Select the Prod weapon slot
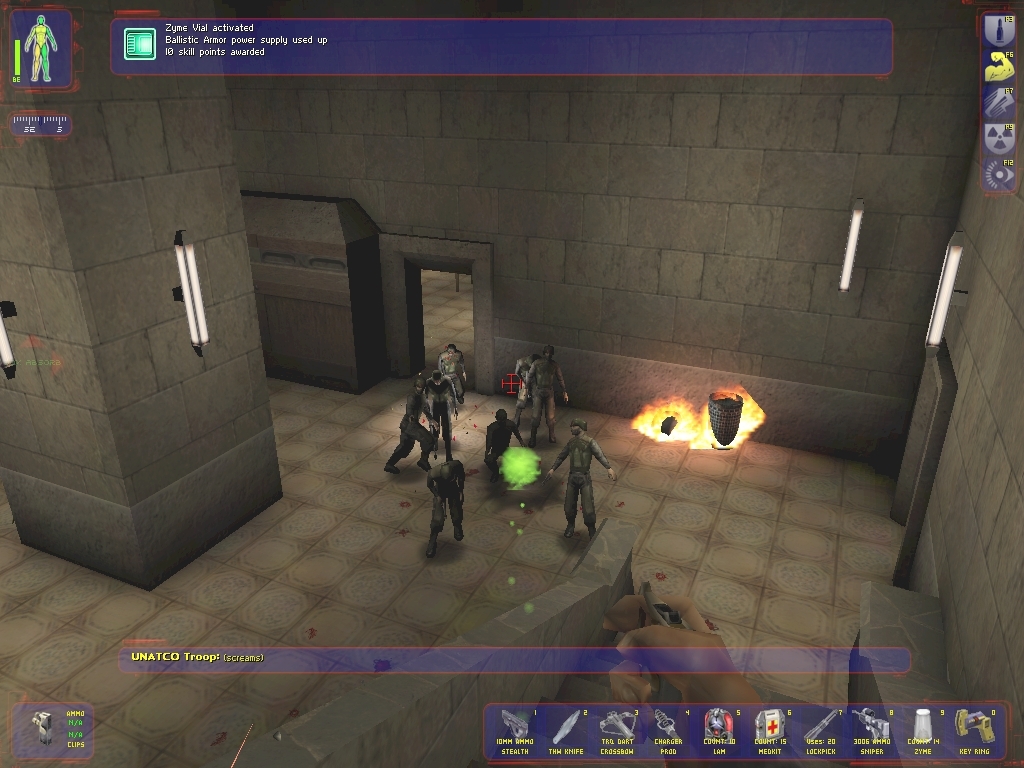 [x=667, y=731]
